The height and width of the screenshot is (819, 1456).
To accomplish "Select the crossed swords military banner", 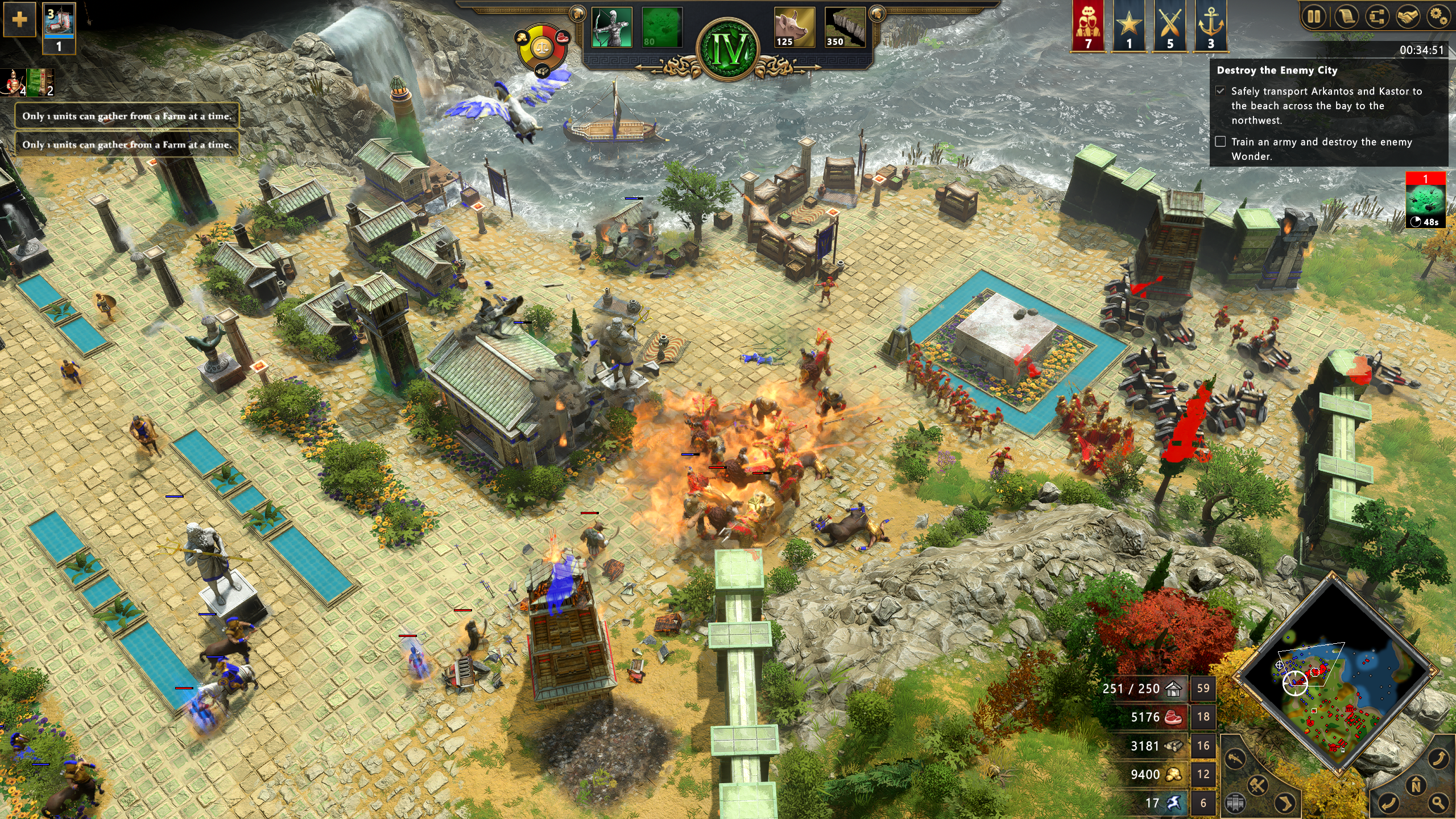I will (1170, 26).
